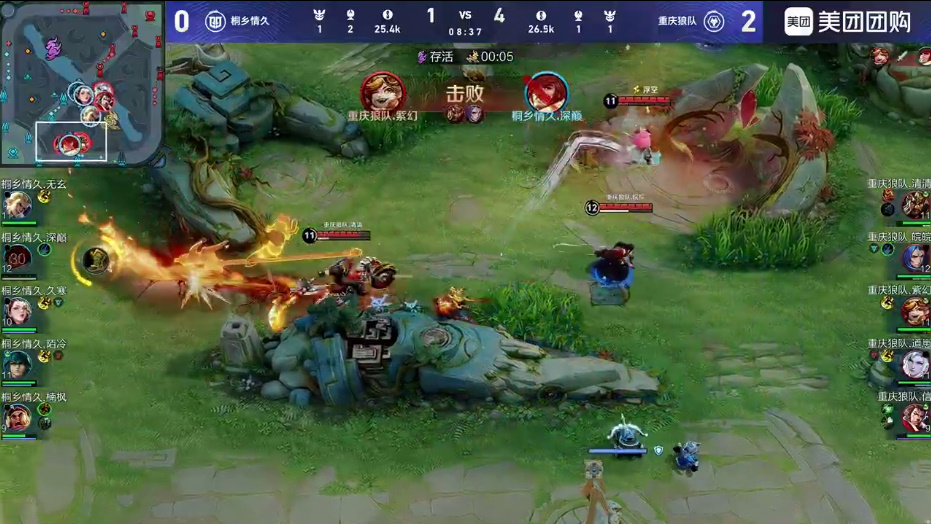931x524 pixels.
Task: Click the minimap in the corner
Action: tap(80, 84)
